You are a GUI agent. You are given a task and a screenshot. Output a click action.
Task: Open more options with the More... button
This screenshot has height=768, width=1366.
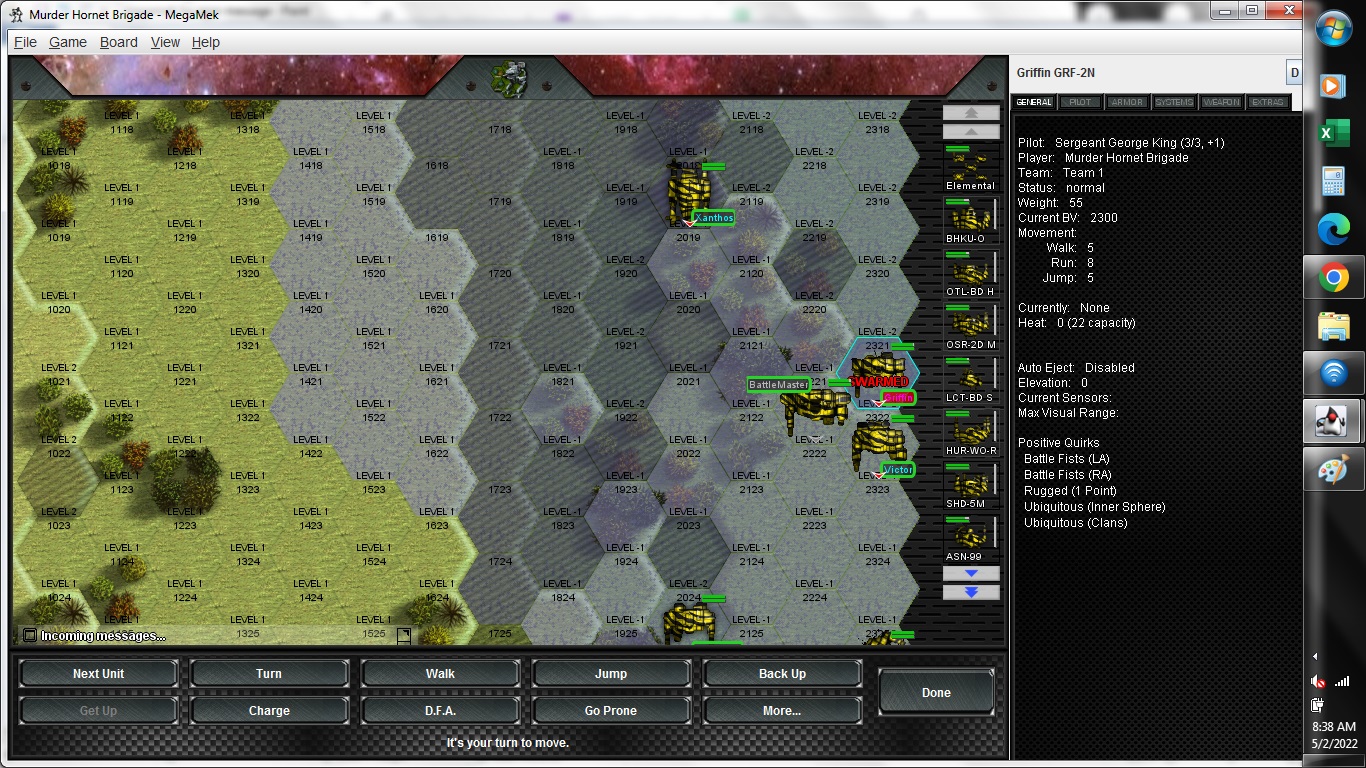[x=782, y=710]
